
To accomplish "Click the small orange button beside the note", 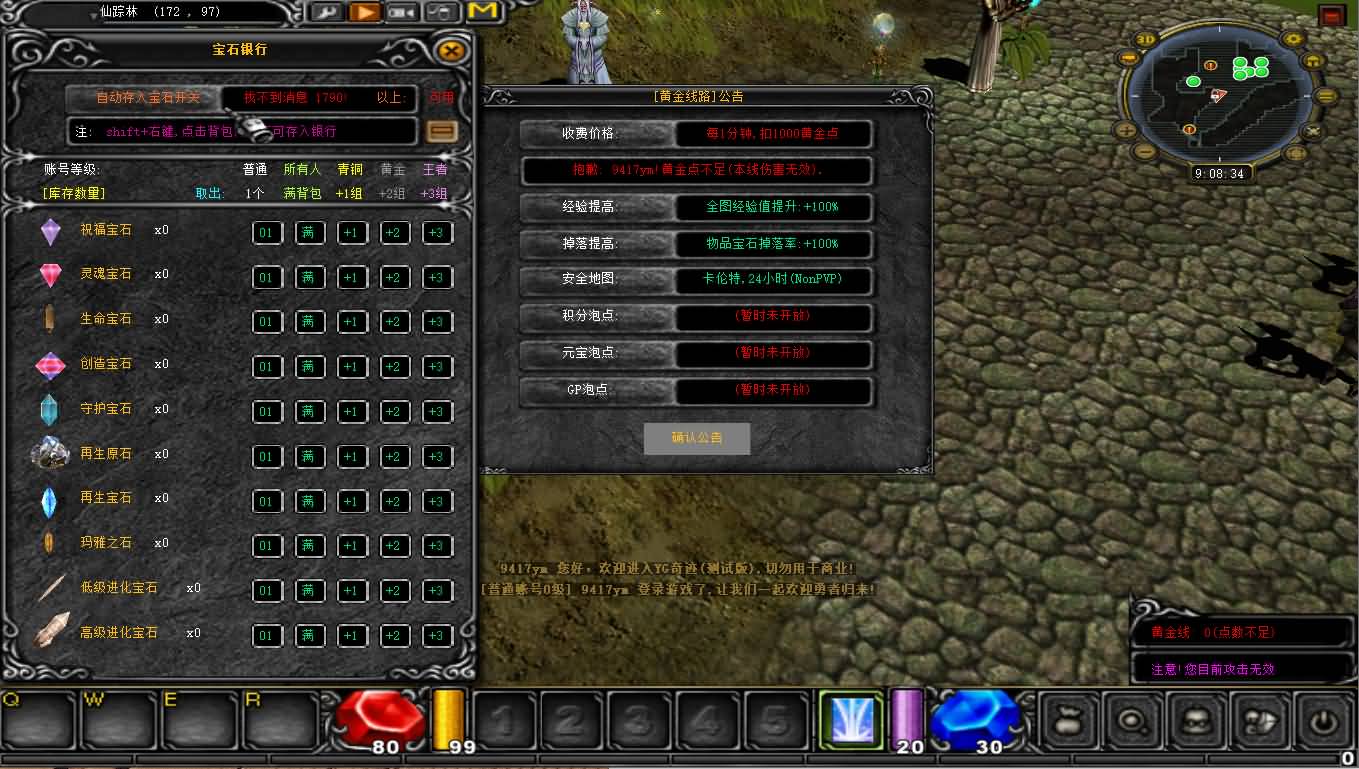I will (441, 131).
